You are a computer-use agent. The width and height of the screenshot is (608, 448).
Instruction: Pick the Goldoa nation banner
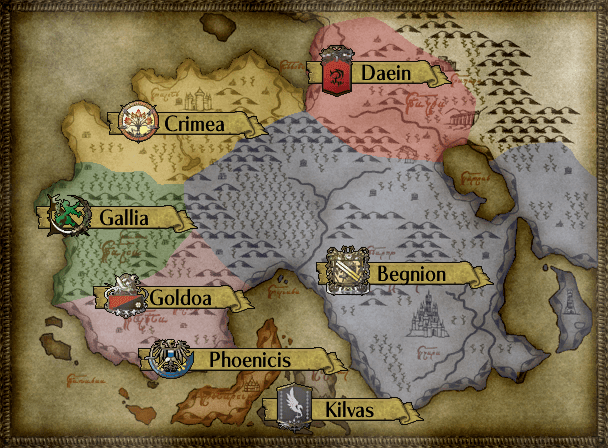point(176,297)
